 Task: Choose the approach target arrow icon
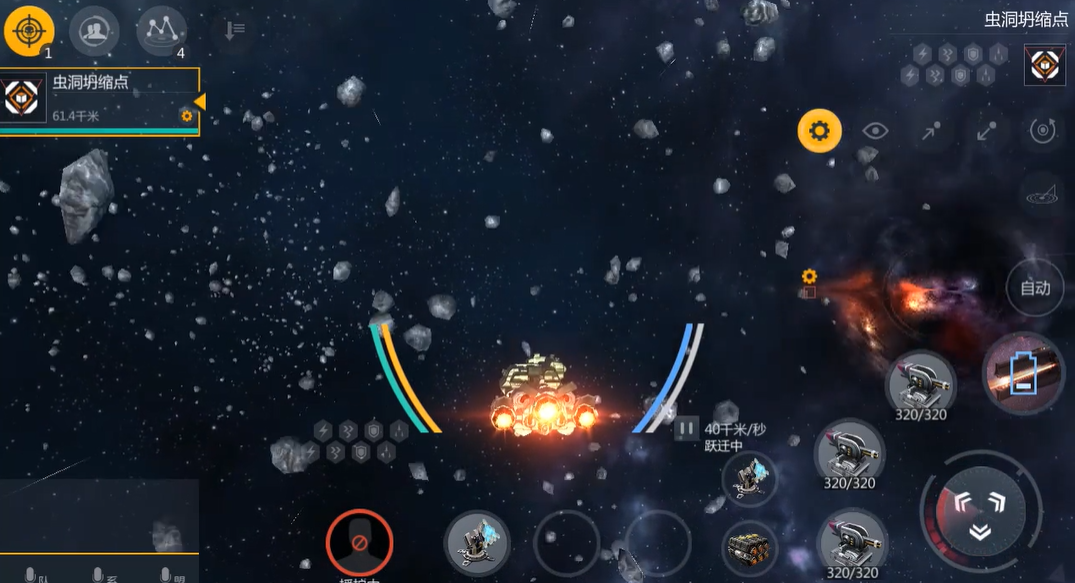tap(931, 131)
